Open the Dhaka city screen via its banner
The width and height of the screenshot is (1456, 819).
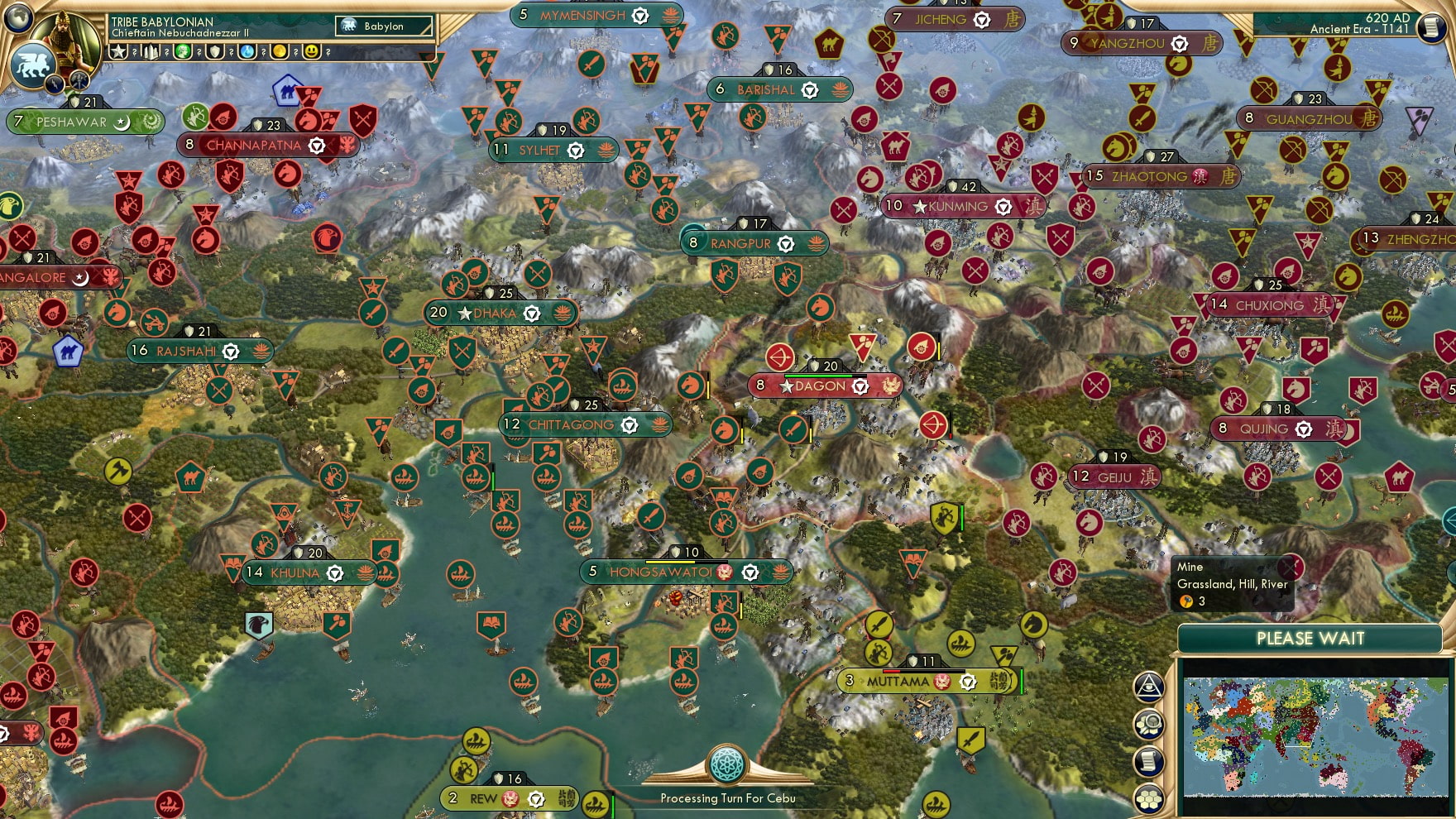pos(494,313)
